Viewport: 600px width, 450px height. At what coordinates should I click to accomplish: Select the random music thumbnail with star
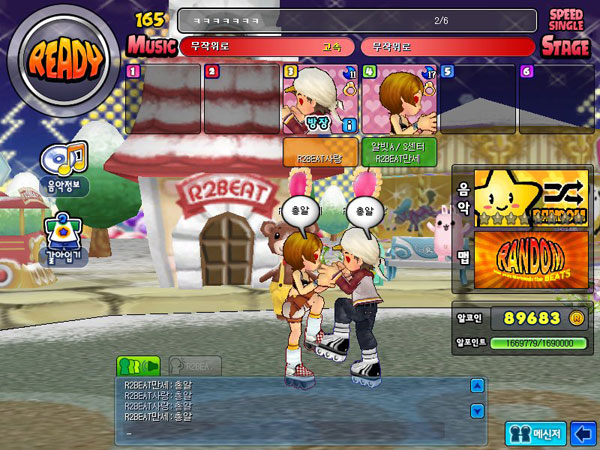point(530,197)
